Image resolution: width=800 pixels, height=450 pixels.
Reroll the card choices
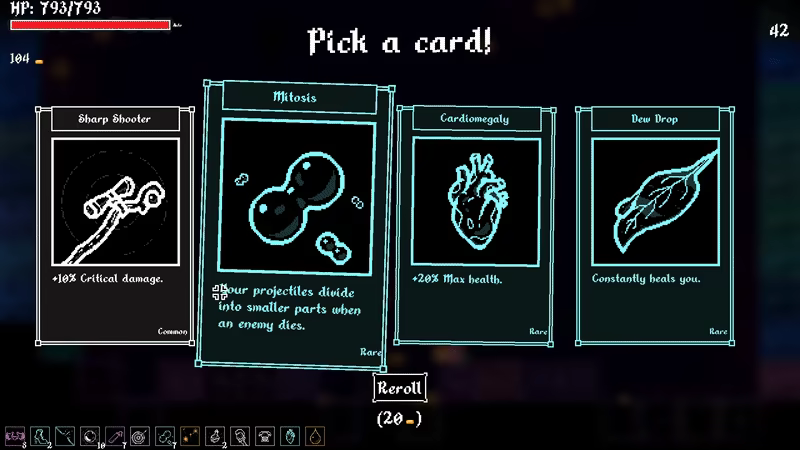point(399,388)
